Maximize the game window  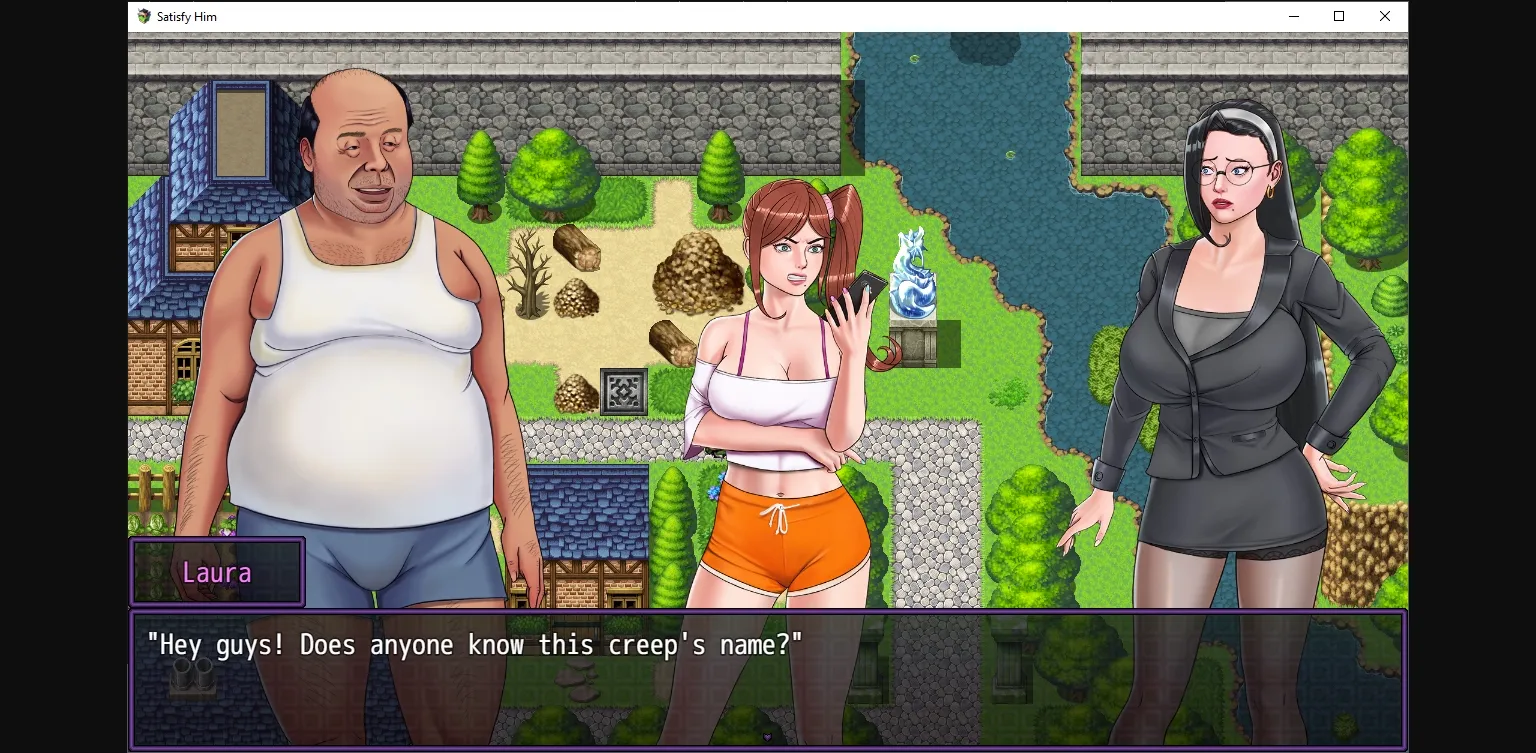1338,16
